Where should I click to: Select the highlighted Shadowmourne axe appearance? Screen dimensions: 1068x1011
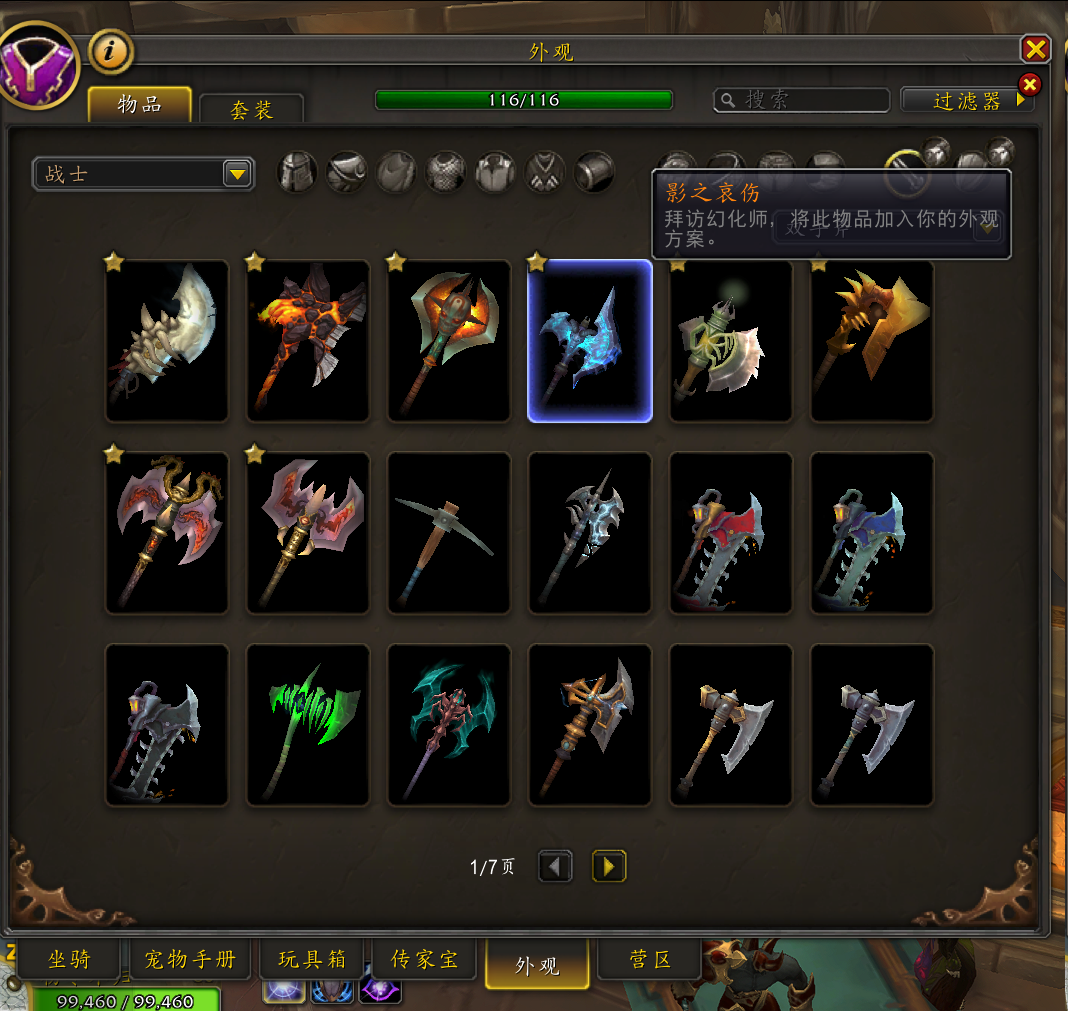(590, 341)
